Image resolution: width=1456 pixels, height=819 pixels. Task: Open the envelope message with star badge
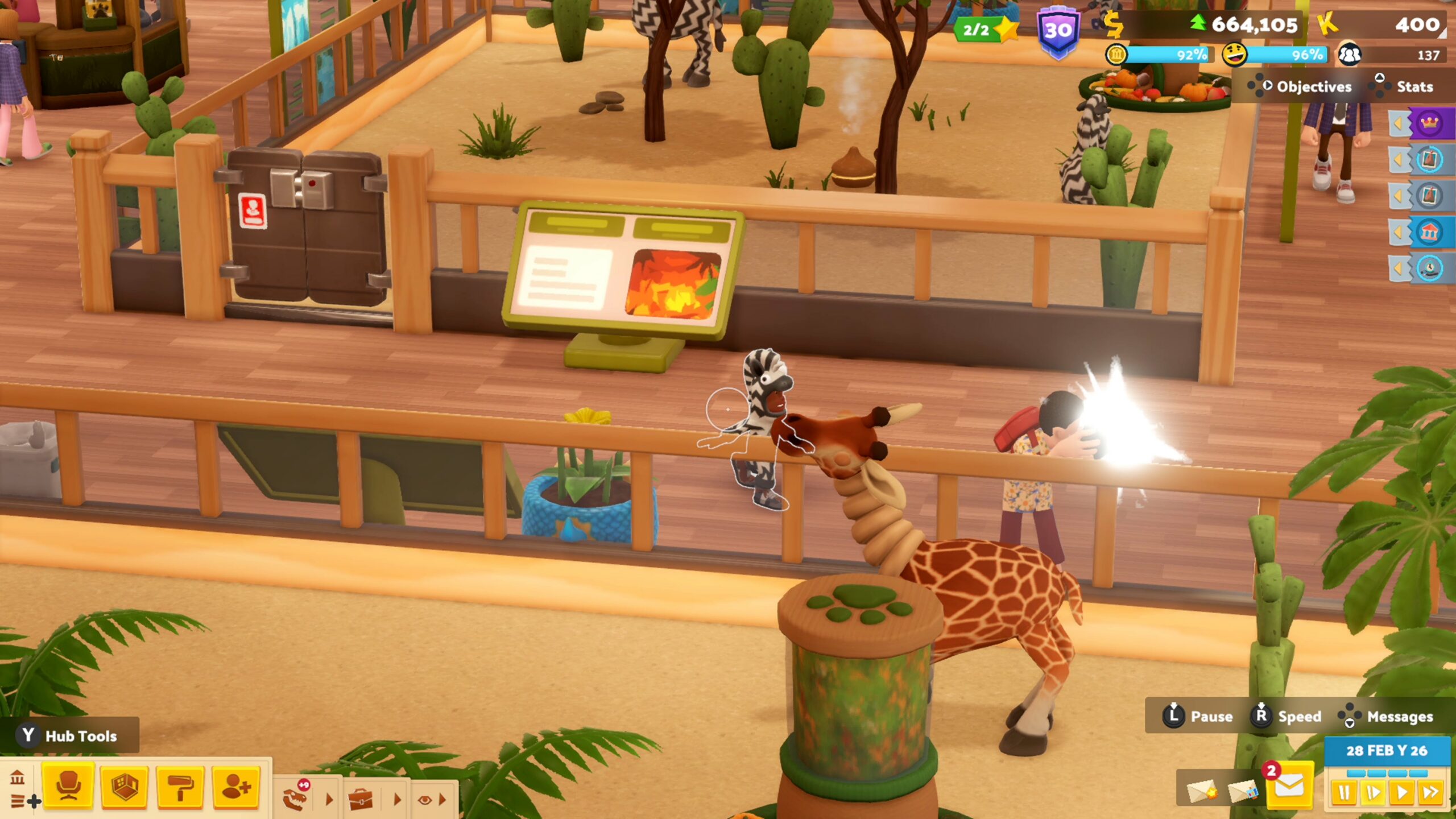coord(1201,791)
